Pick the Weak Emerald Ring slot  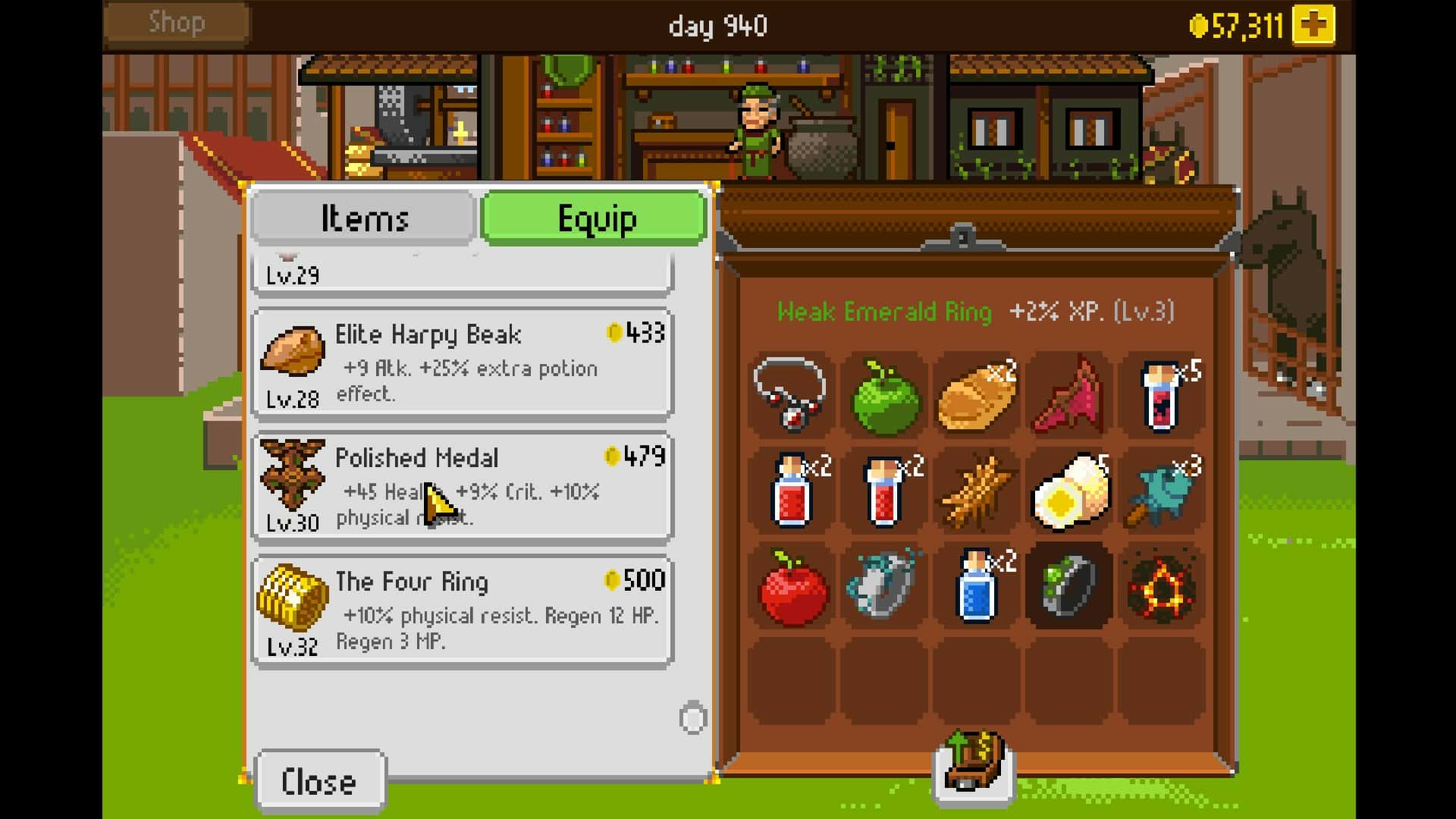pos(1068,586)
